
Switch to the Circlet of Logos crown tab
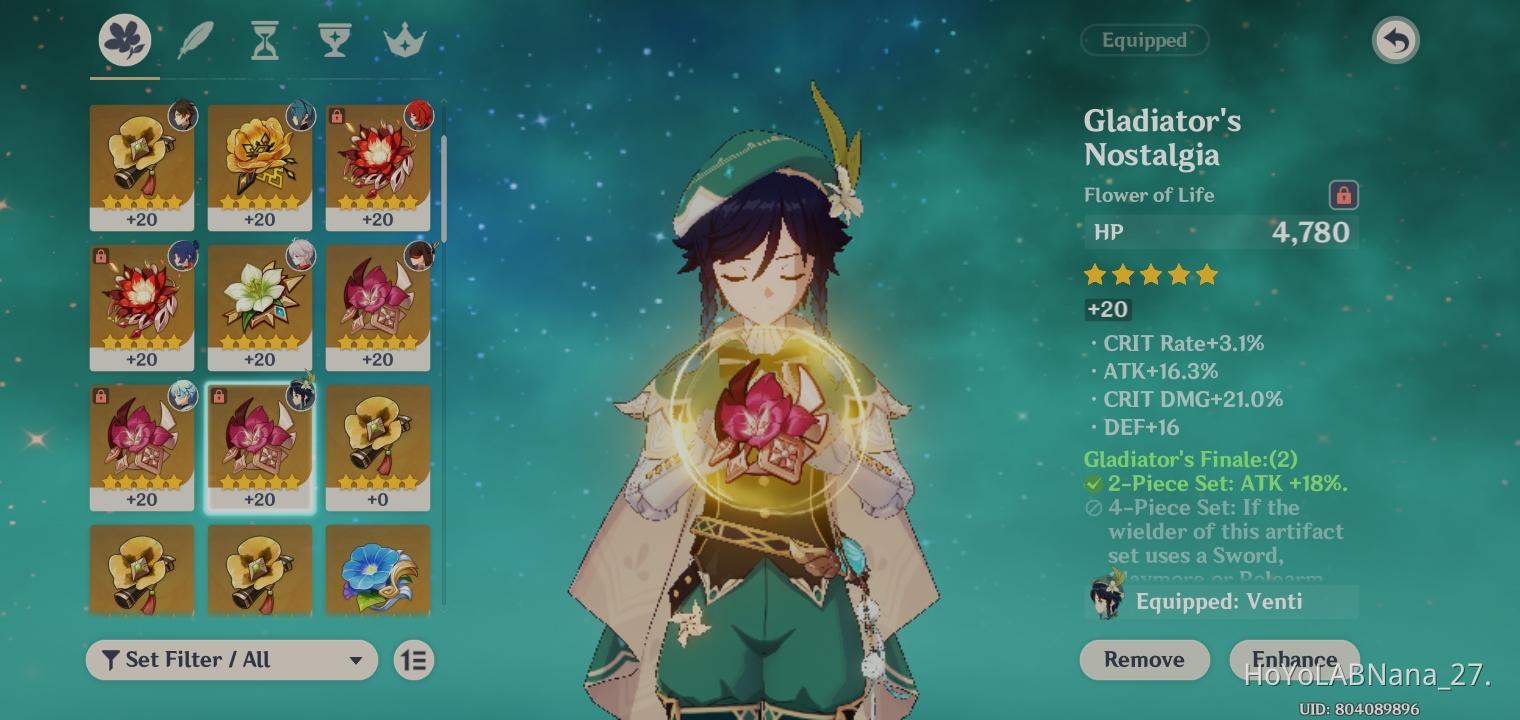(404, 39)
